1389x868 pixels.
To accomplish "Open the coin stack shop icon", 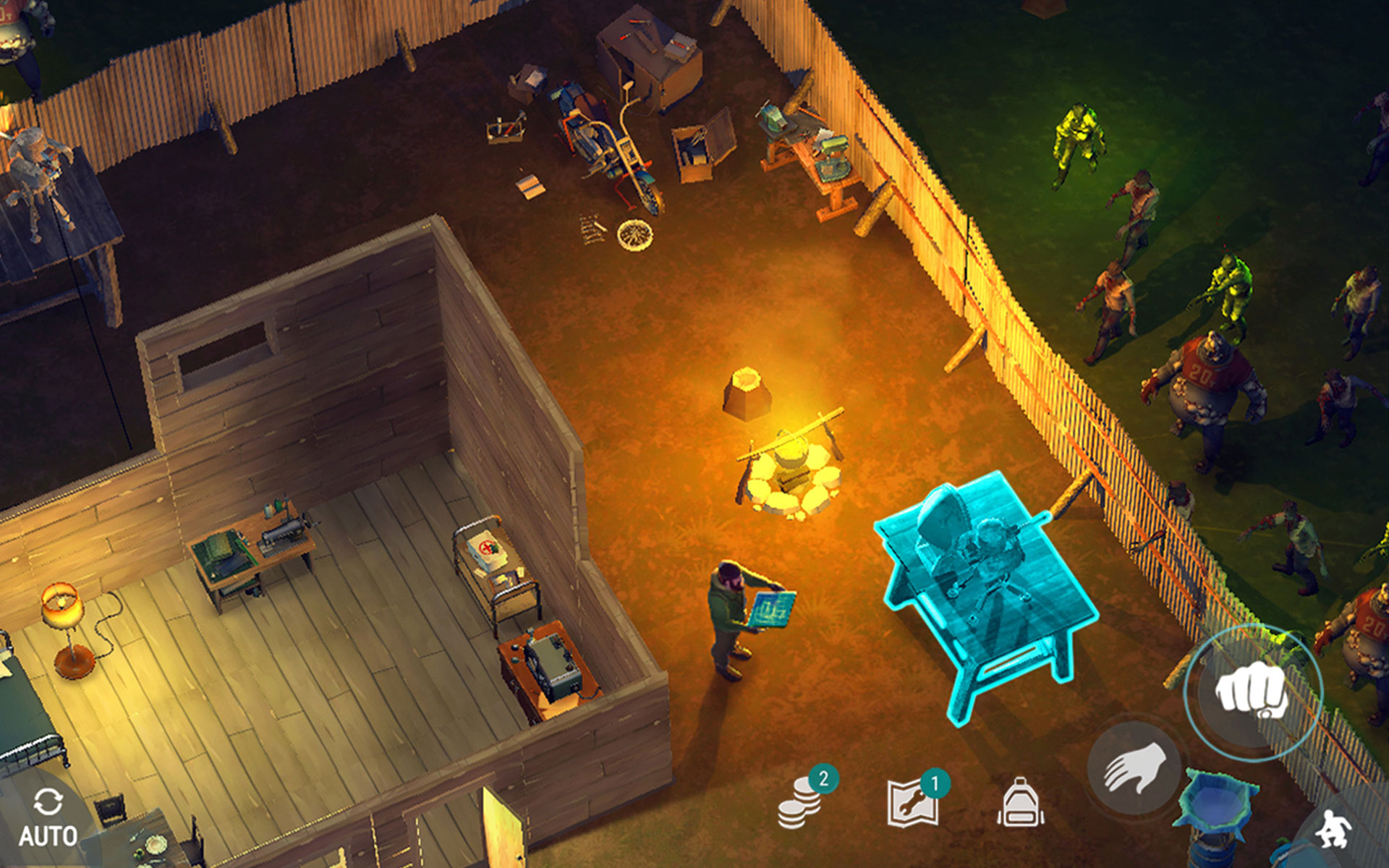I will 802,801.
